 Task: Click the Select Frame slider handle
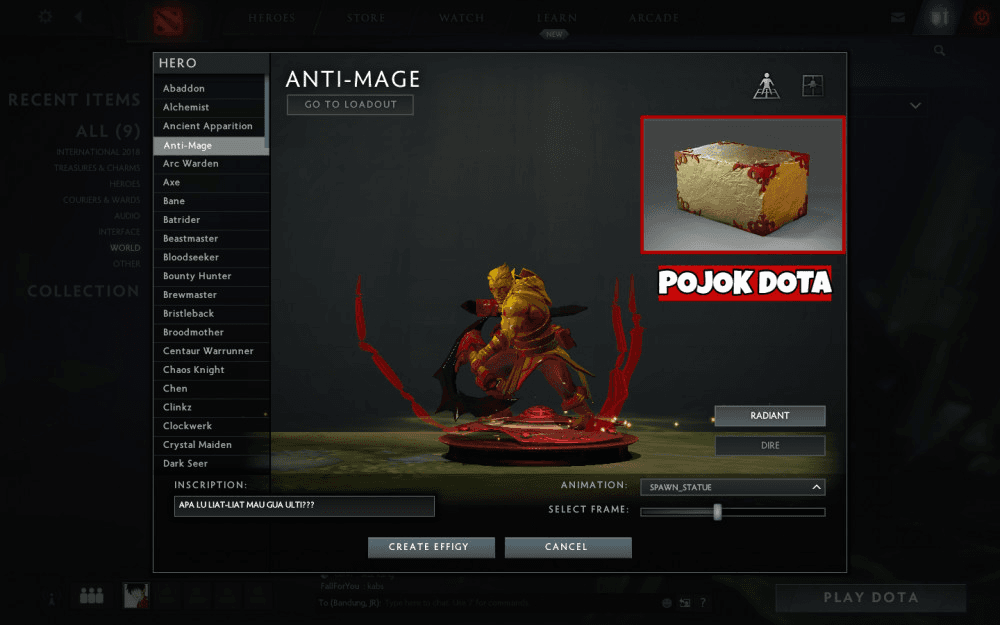point(717,512)
